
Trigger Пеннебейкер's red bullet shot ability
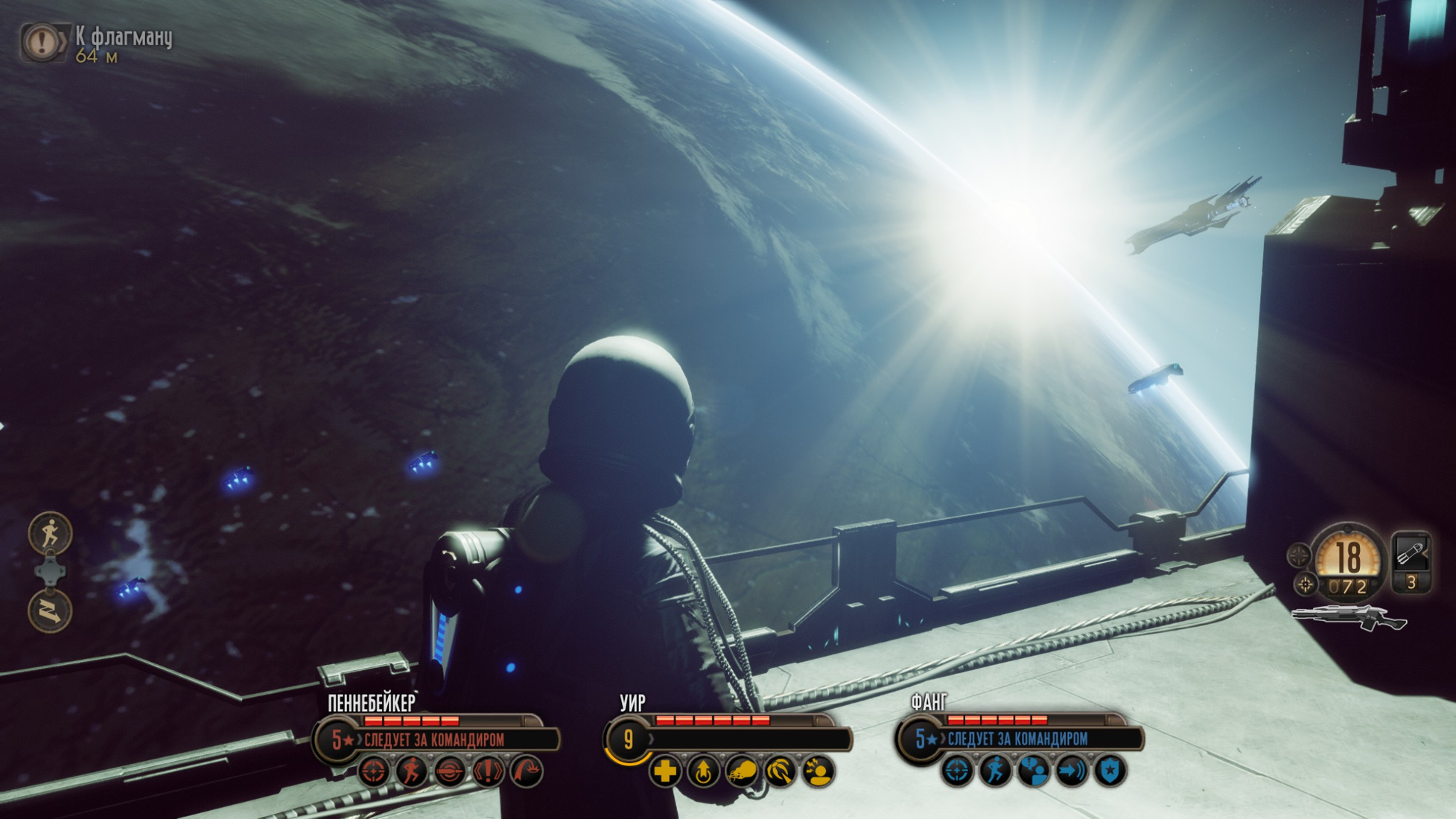click(450, 771)
